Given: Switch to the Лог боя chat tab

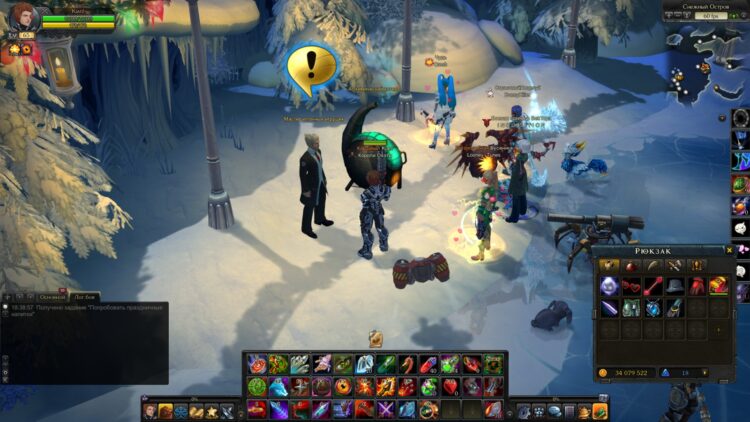Looking at the screenshot, I should pyautogui.click(x=85, y=297).
